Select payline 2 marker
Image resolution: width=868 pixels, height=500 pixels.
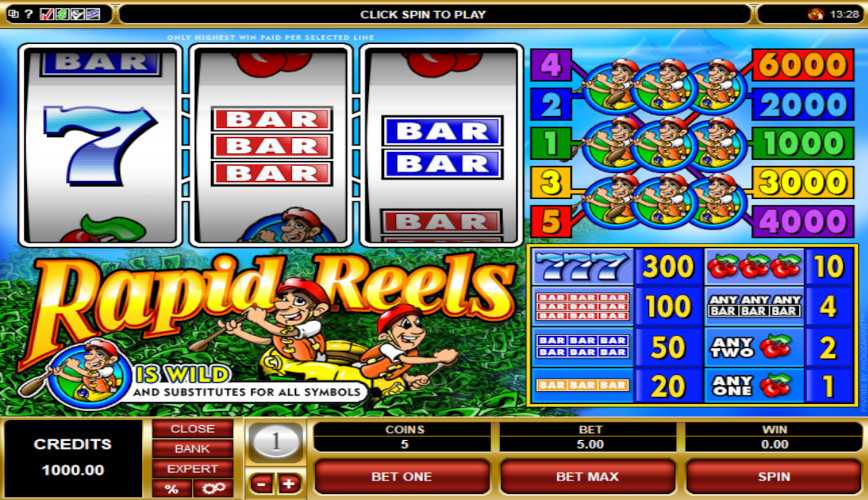(550, 104)
